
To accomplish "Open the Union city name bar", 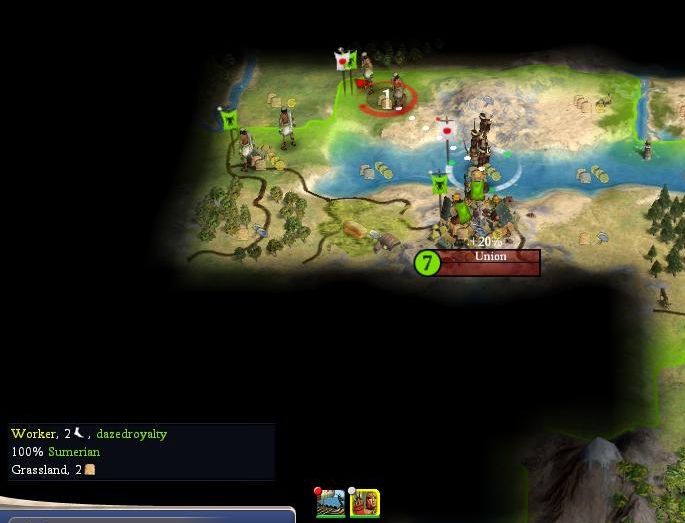I will [490, 257].
